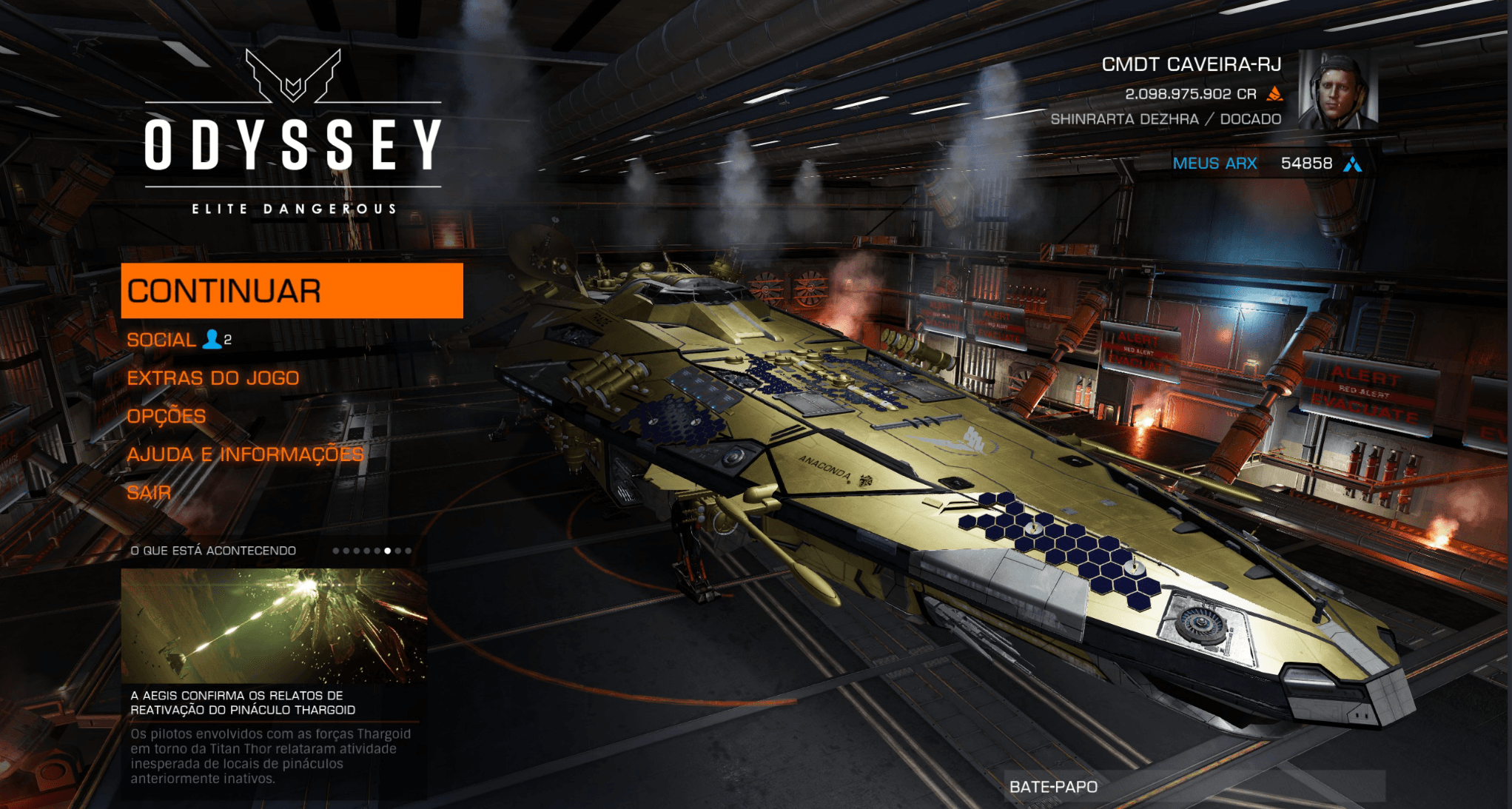Screen dimensions: 1512x809
Task: Click the CONTINUAR button
Action: [x=292, y=291]
